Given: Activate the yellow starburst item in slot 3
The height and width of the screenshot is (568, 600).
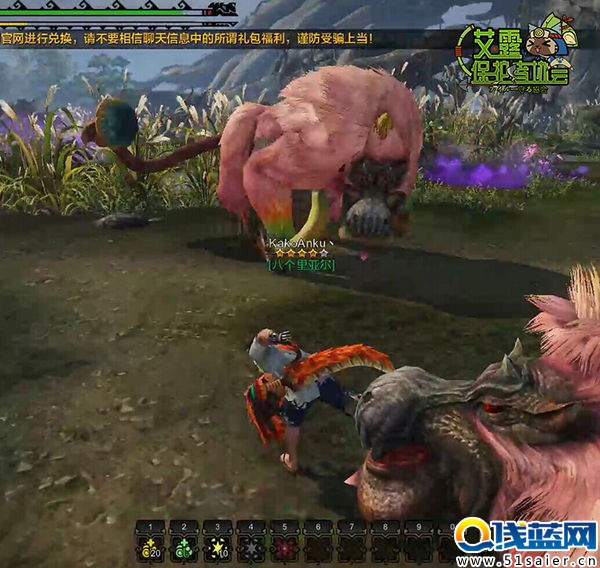Looking at the screenshot, I should (x=216, y=546).
